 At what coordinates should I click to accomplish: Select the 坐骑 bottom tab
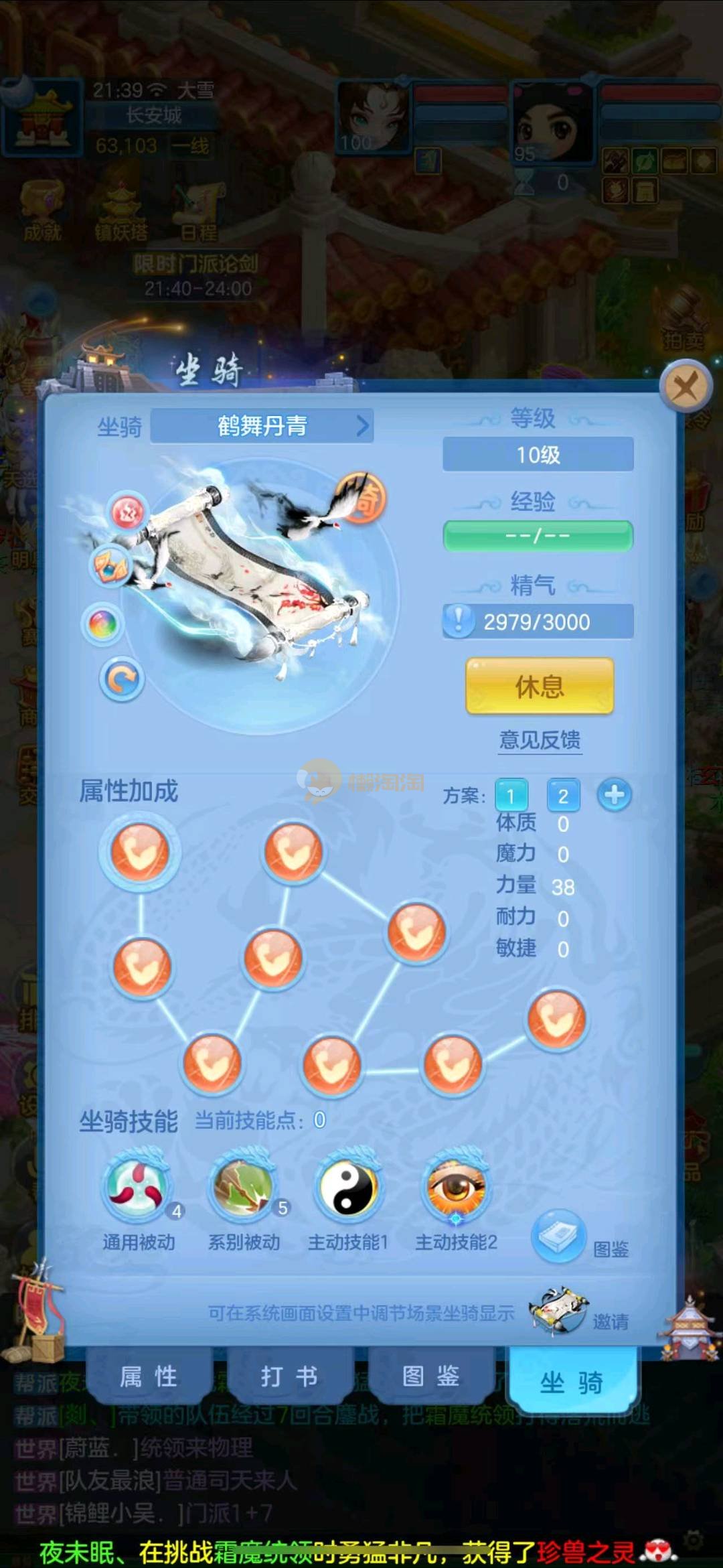(x=572, y=1381)
